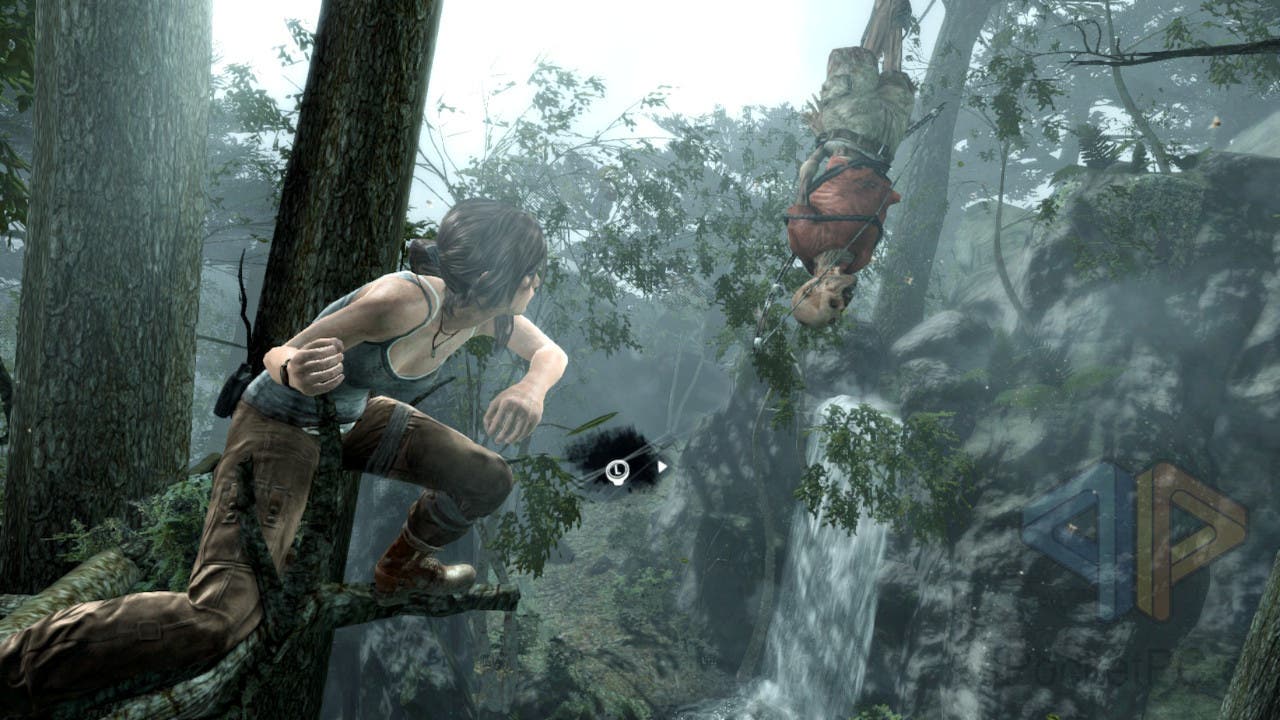
Task: Click the white play arrow next to prompt
Action: pyautogui.click(x=662, y=465)
